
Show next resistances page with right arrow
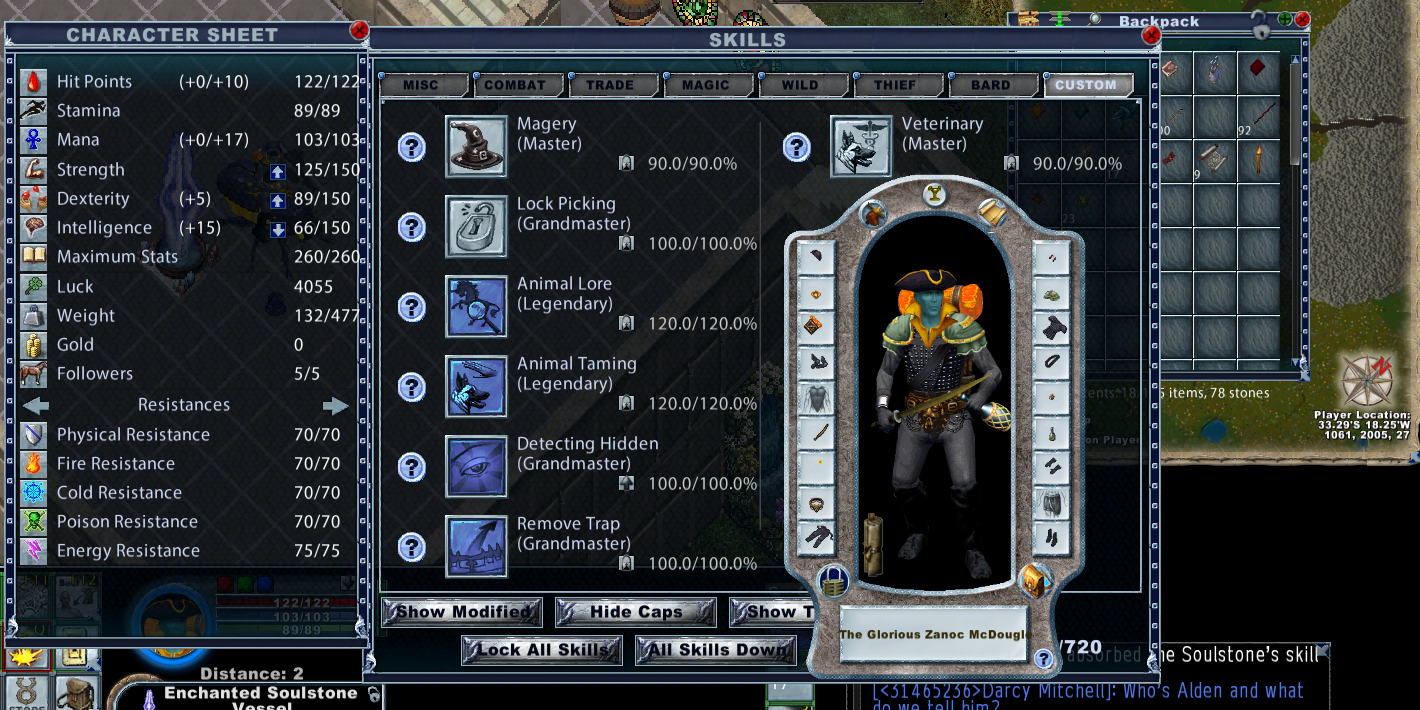pos(336,405)
